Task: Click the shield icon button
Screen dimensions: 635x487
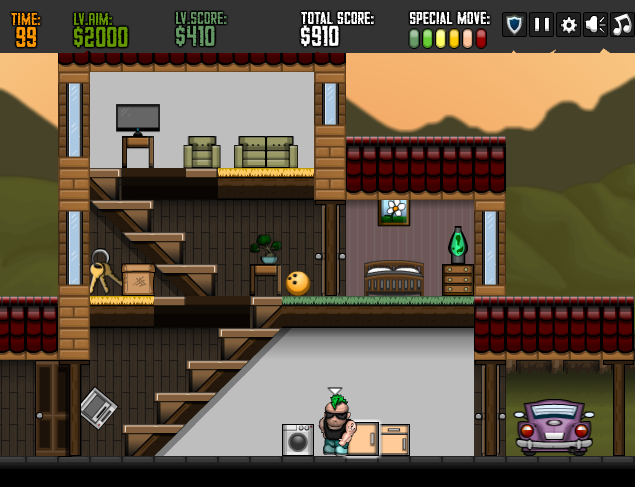Action: click(x=514, y=25)
